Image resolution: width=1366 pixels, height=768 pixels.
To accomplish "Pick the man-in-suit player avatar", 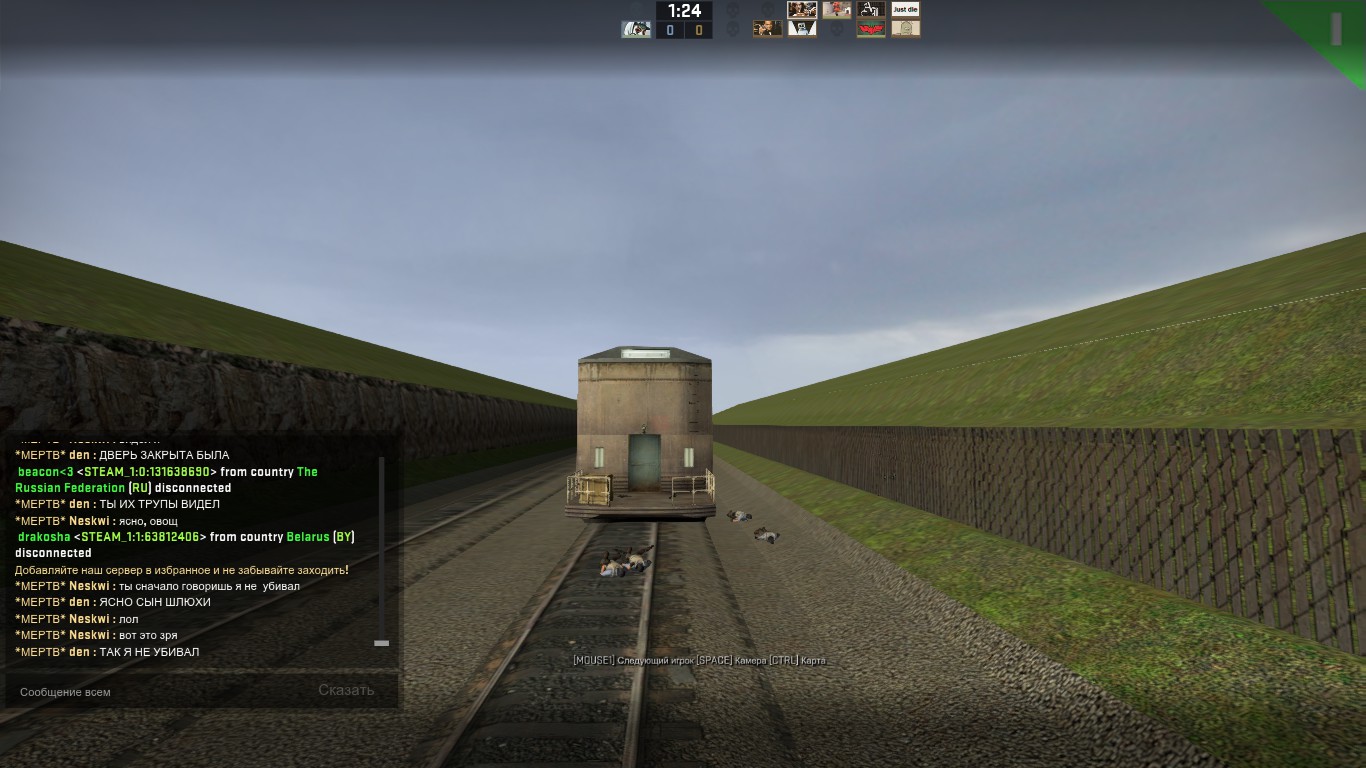I will coord(768,29).
